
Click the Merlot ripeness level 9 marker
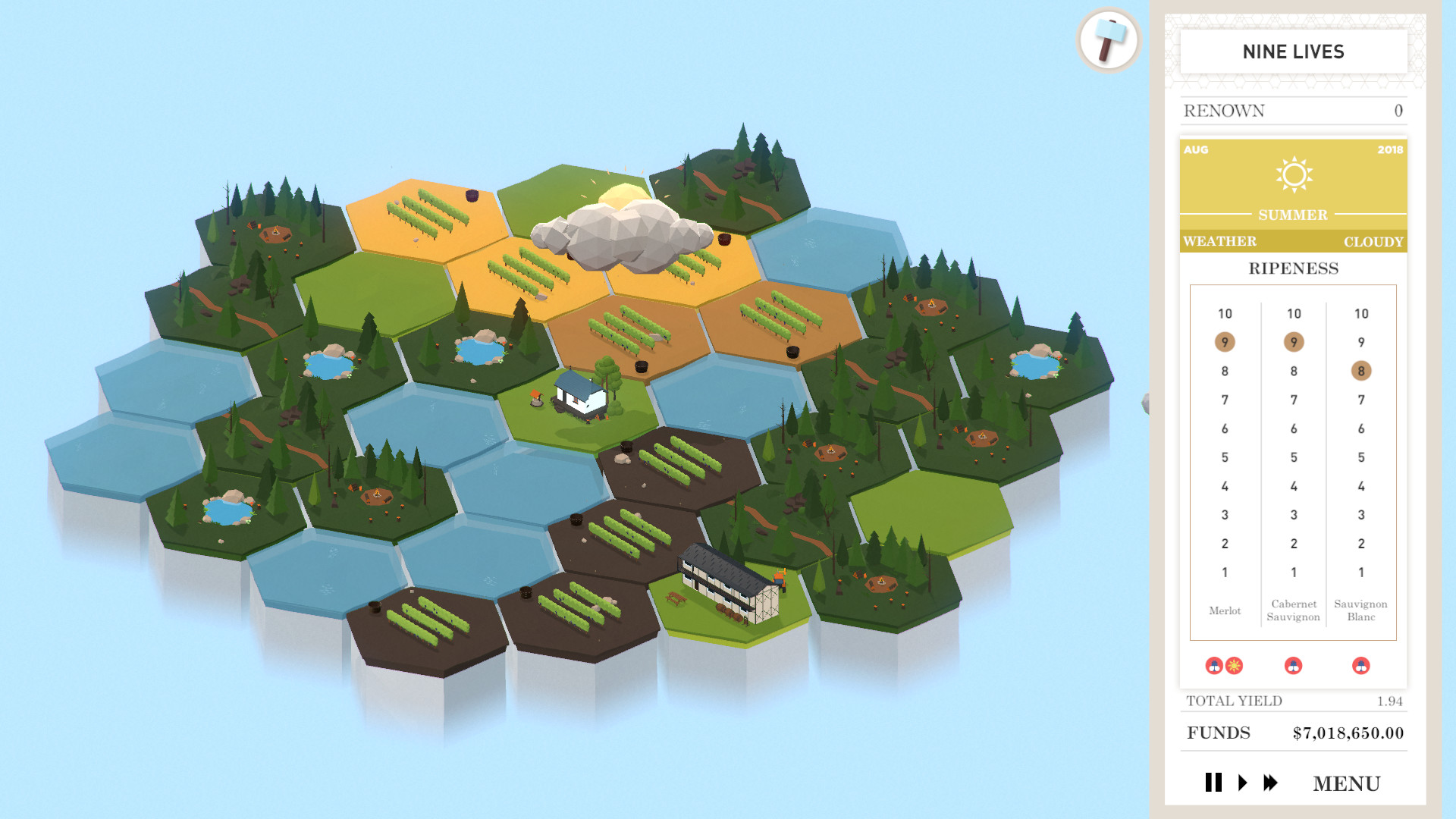1225,342
